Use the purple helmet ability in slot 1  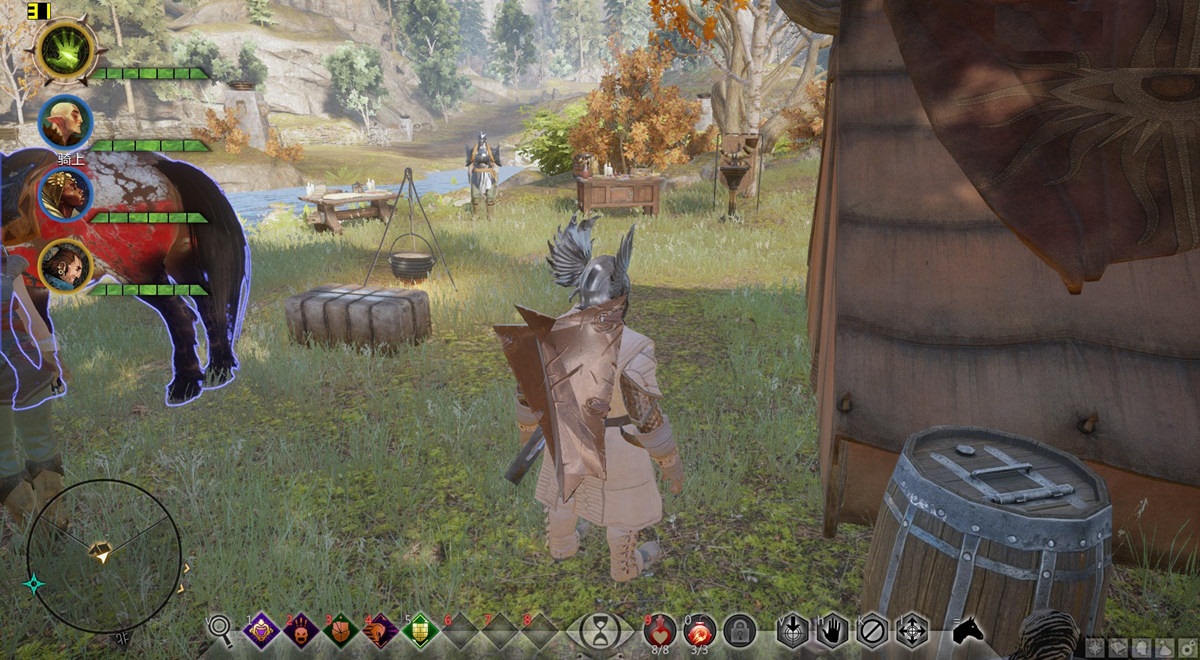pos(262,631)
